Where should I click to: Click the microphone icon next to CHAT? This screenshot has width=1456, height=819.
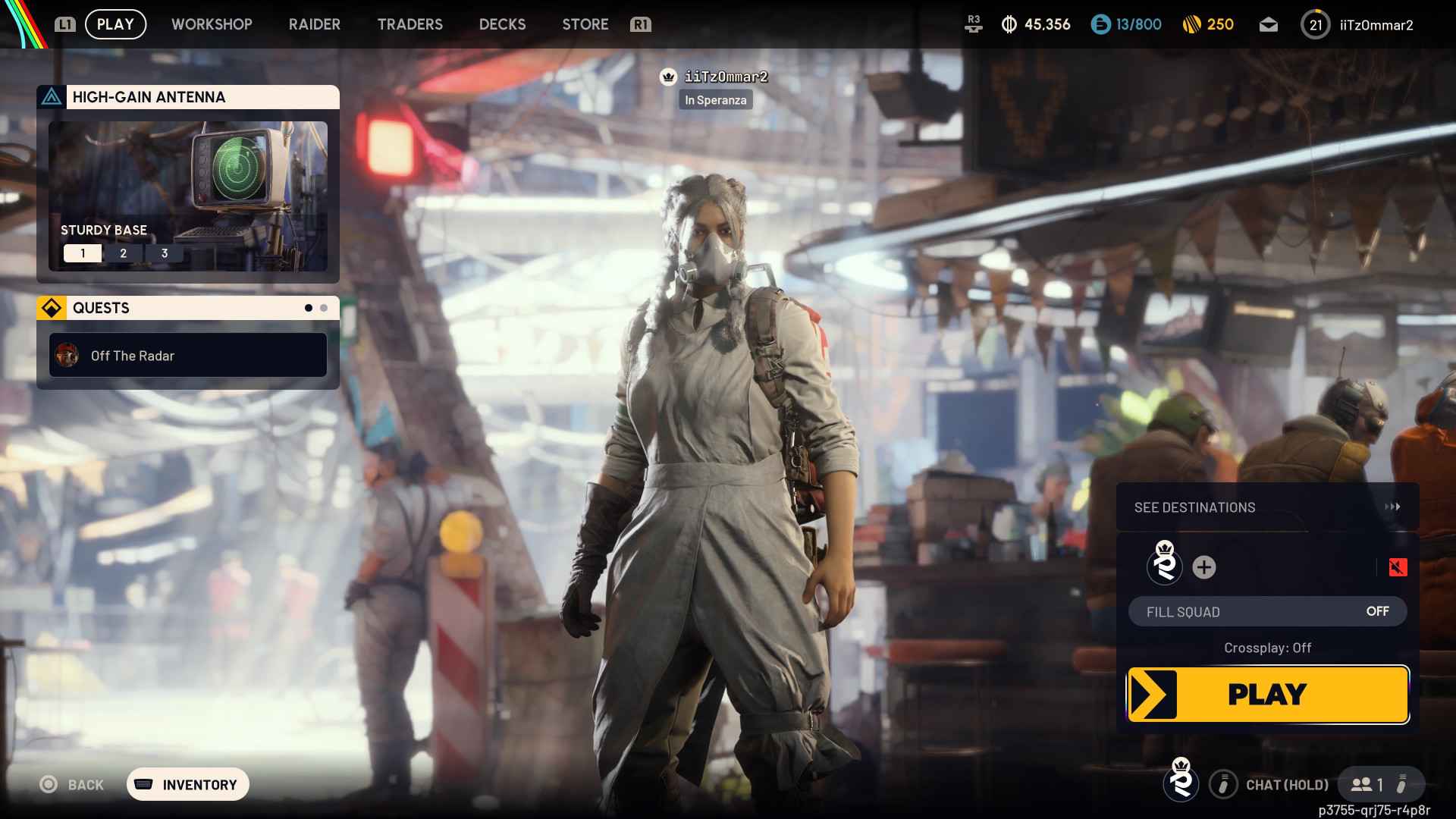click(1223, 785)
